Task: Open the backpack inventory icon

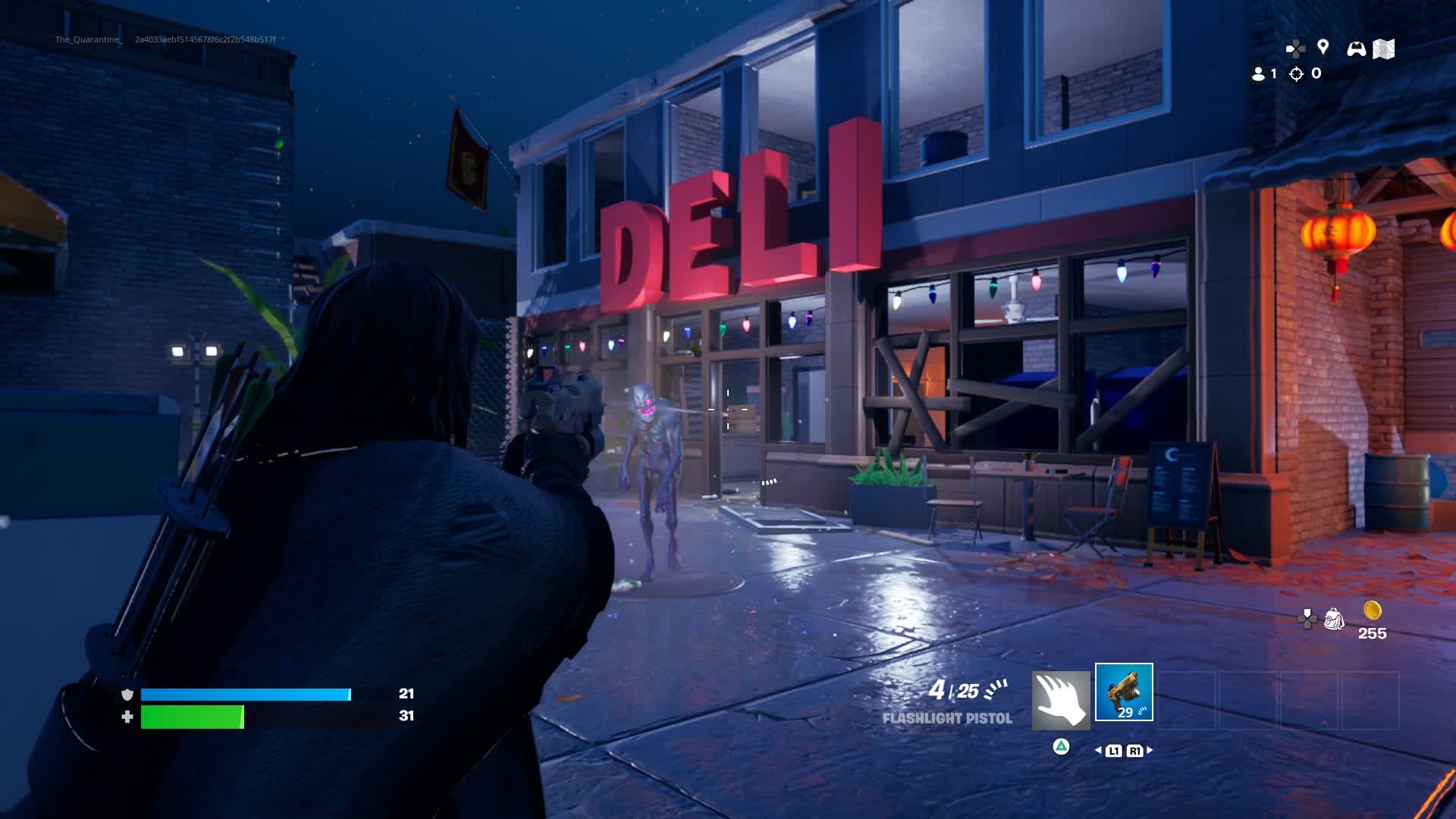Action: pos(1333,620)
